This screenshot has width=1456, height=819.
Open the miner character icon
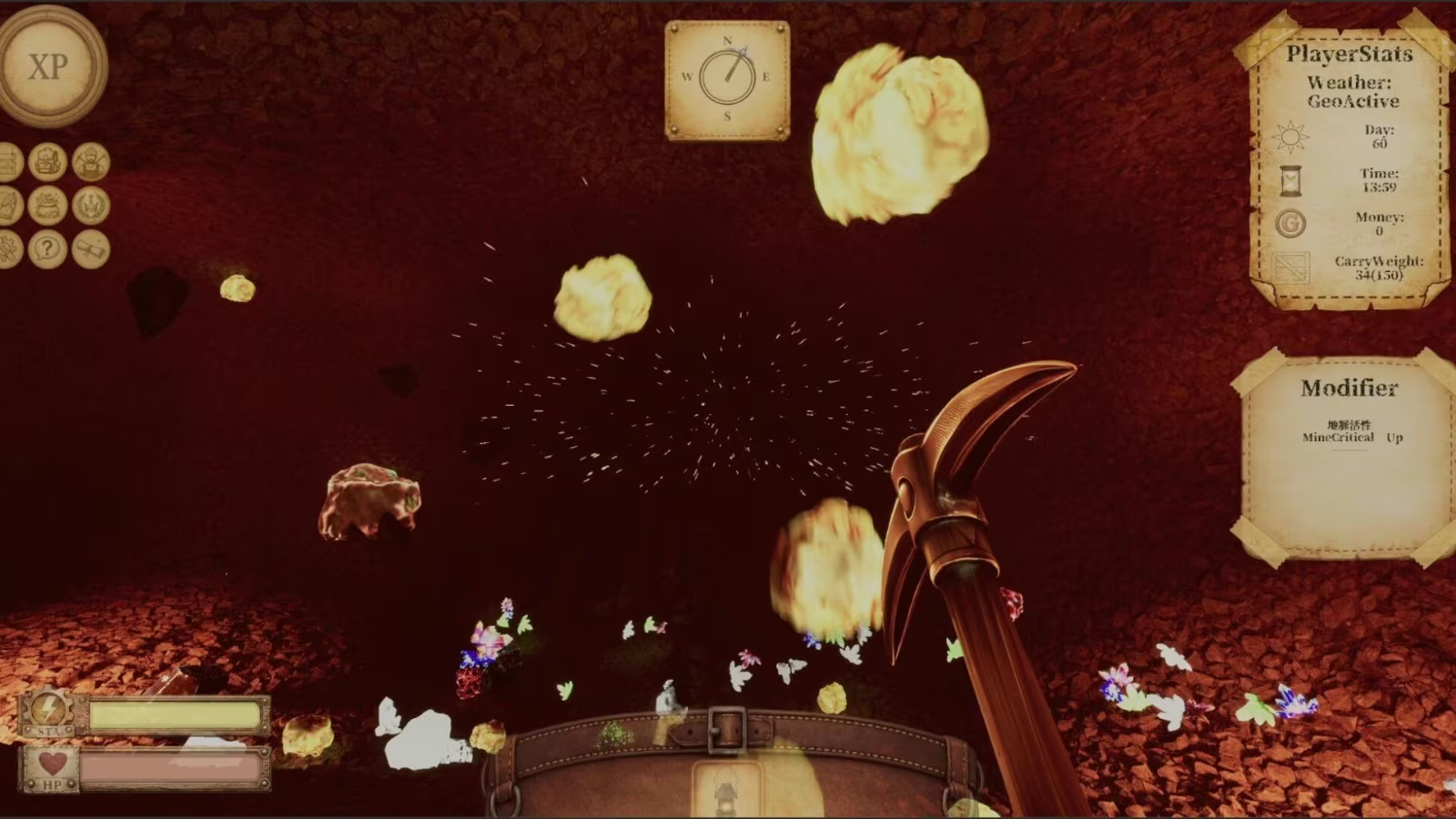(x=91, y=162)
